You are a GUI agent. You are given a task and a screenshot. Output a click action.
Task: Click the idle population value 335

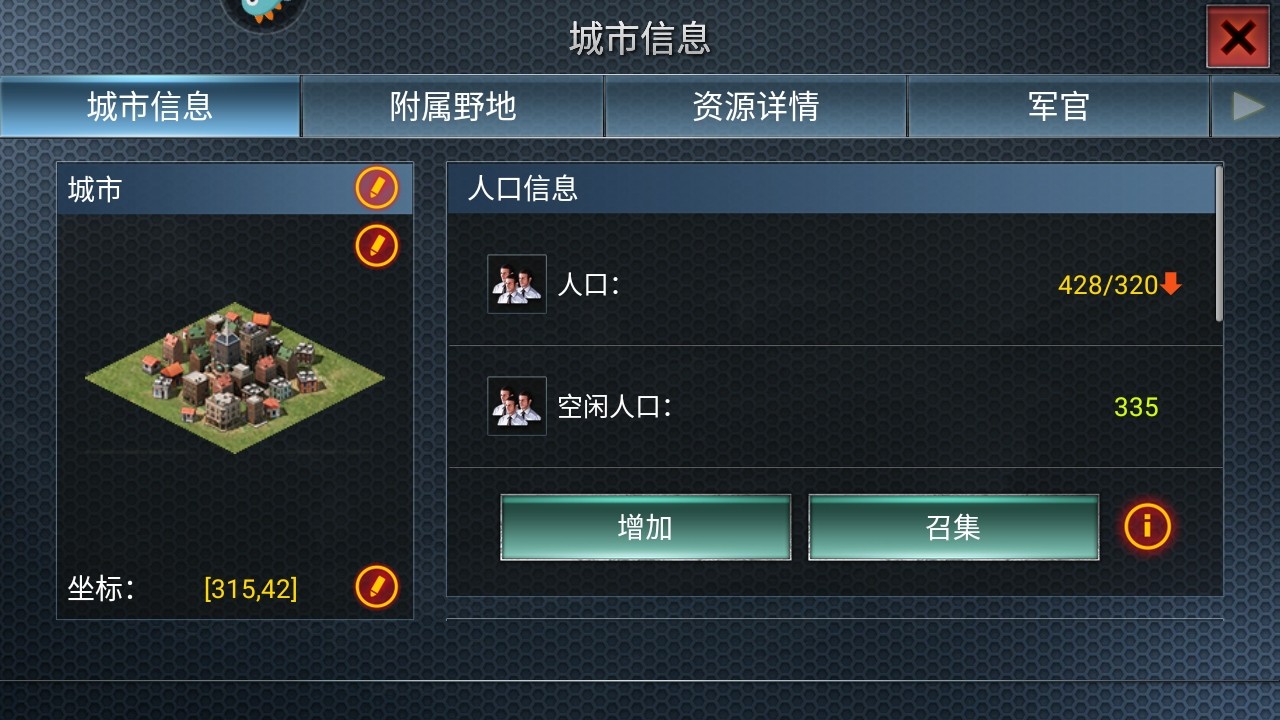click(x=1136, y=408)
